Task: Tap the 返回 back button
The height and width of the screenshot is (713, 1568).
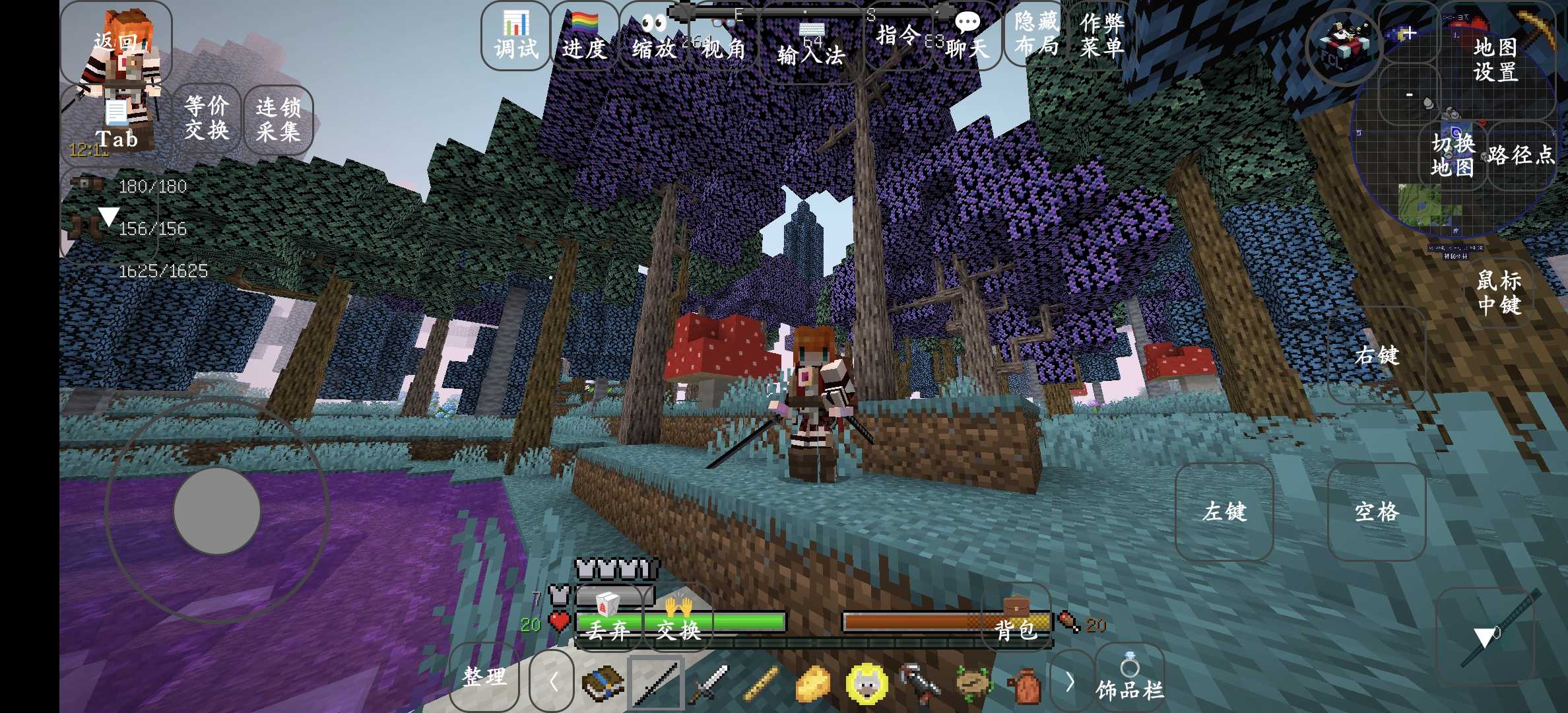Action: point(115,43)
